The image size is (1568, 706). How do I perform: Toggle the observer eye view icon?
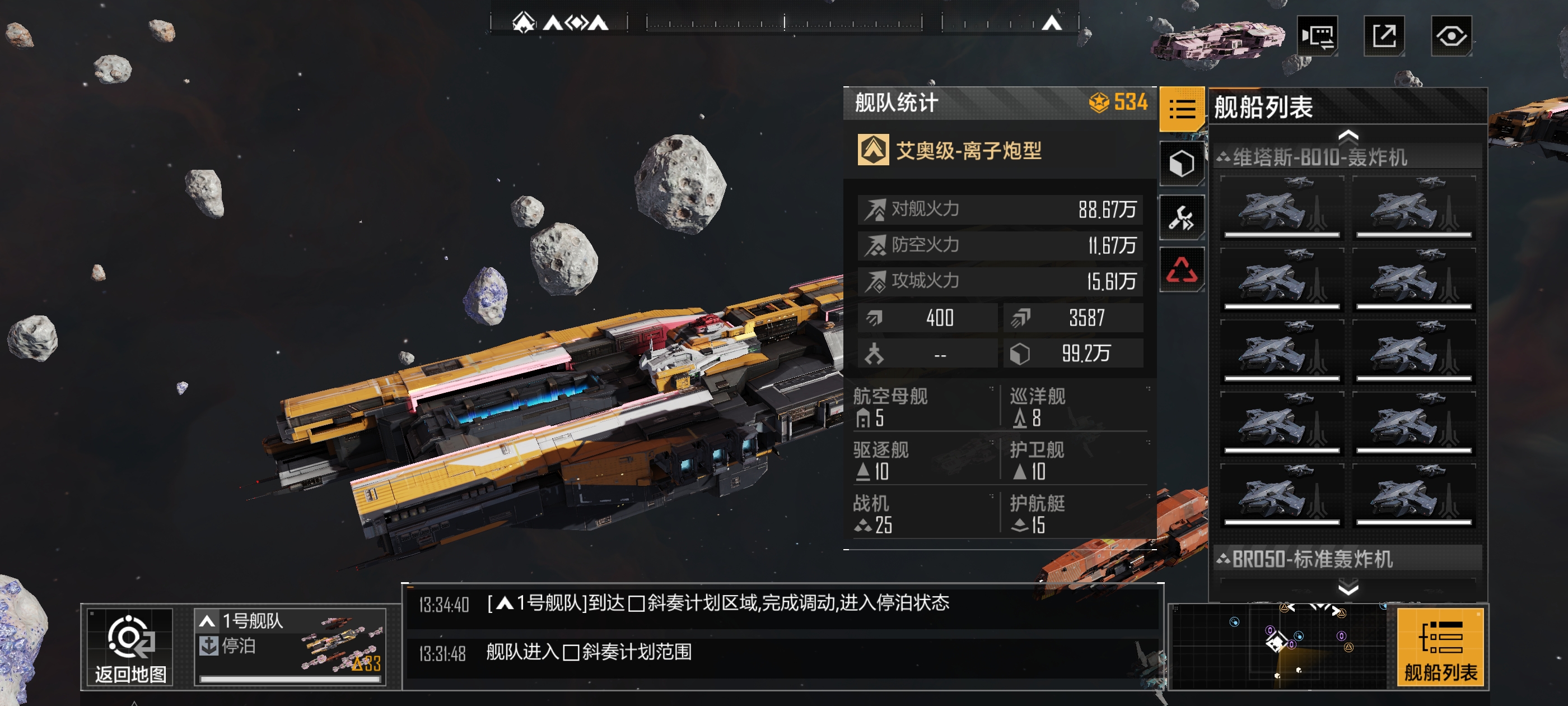1450,36
